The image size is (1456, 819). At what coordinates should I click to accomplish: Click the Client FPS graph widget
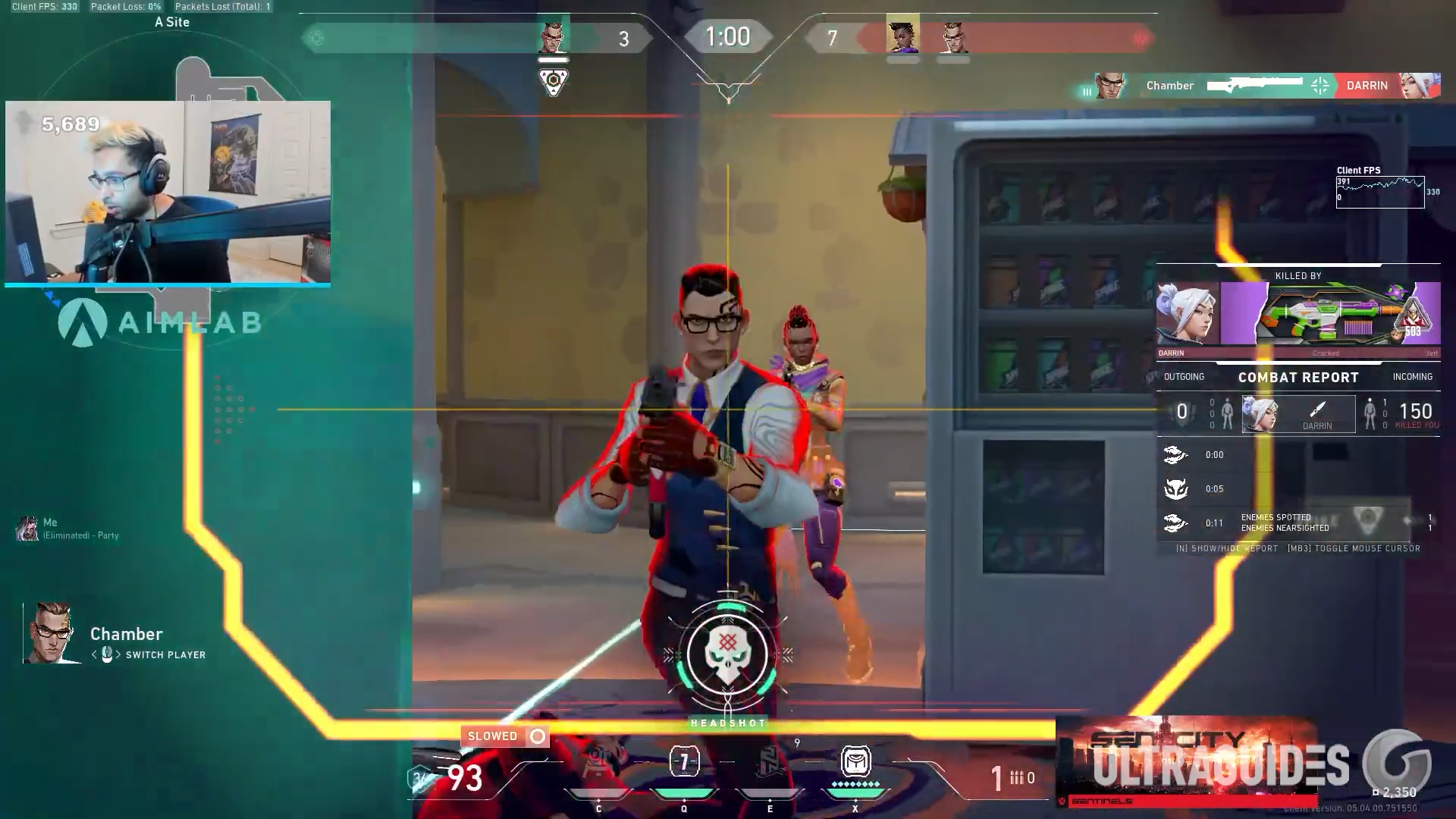1379,192
